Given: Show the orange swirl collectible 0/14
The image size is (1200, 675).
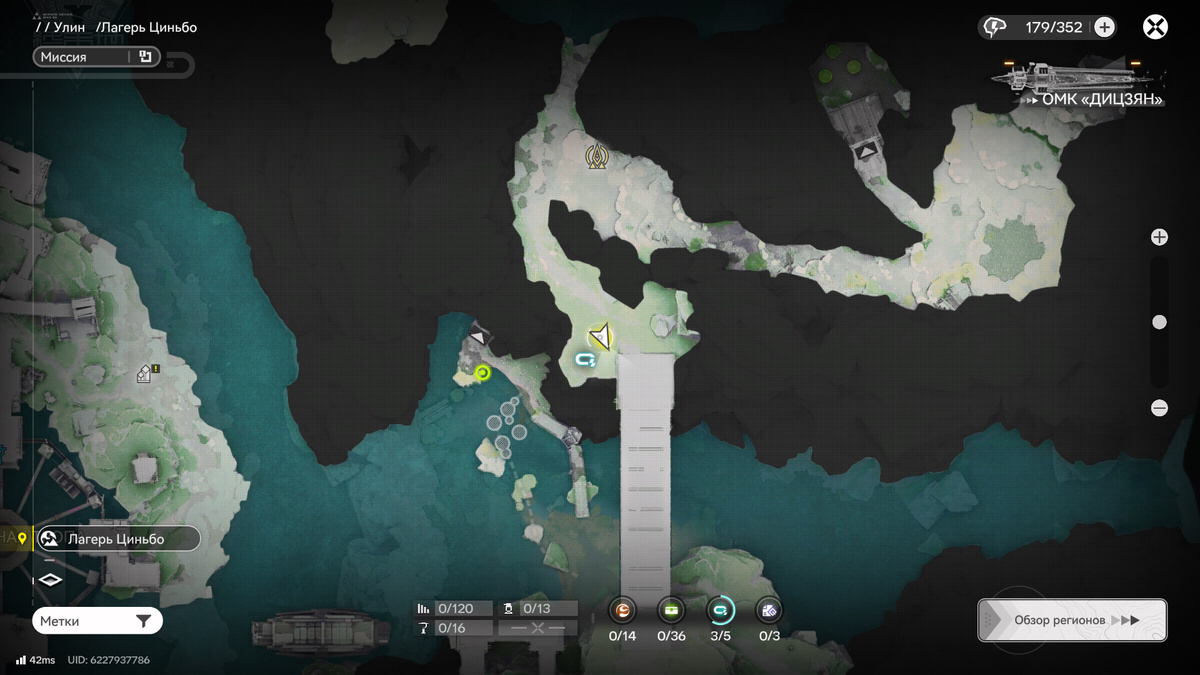Looking at the screenshot, I should (x=622, y=610).
